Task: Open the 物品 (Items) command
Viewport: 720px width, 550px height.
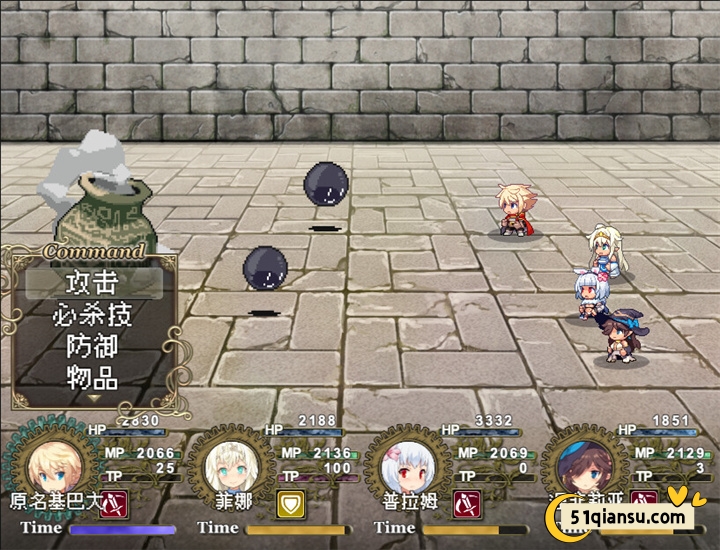Action: point(92,378)
